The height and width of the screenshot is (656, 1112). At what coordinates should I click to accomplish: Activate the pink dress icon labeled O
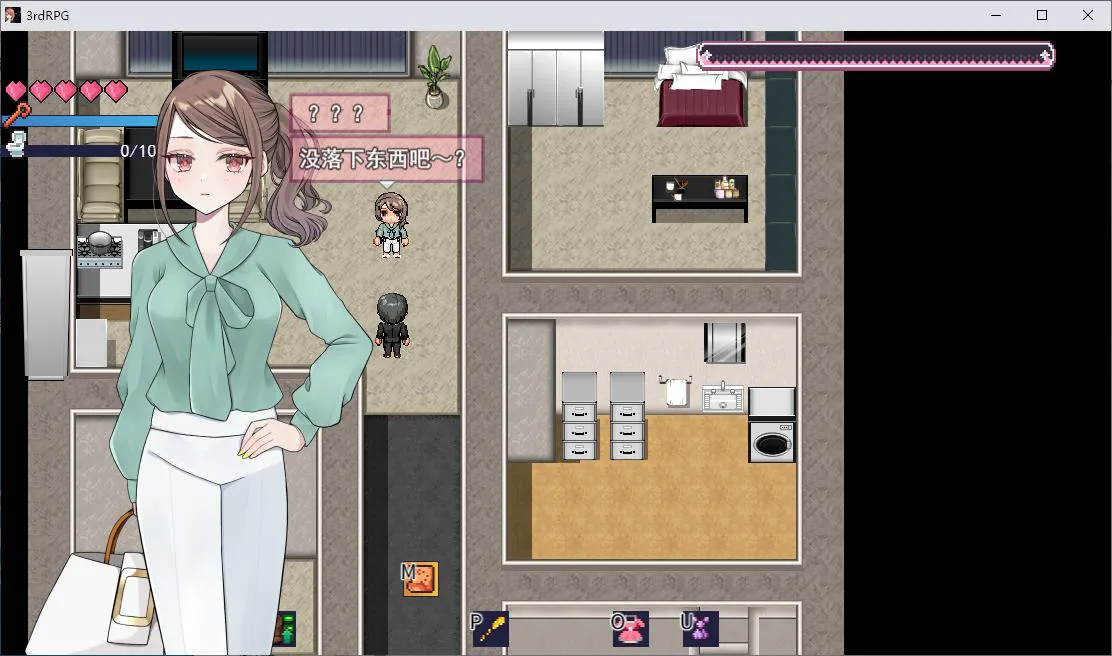pyautogui.click(x=632, y=628)
